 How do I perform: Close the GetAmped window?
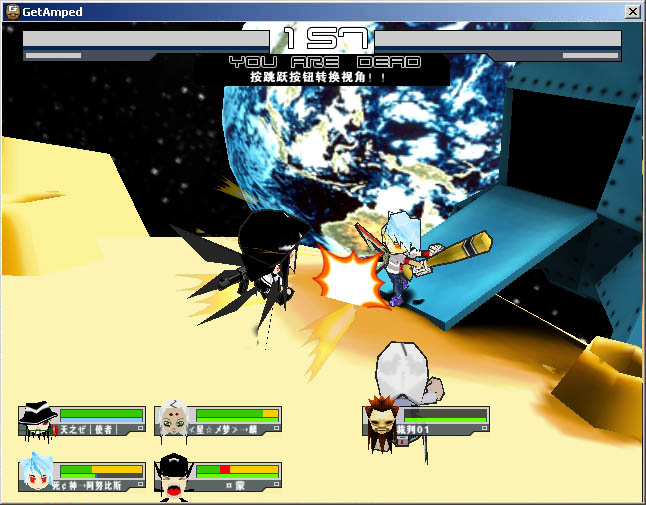point(632,11)
